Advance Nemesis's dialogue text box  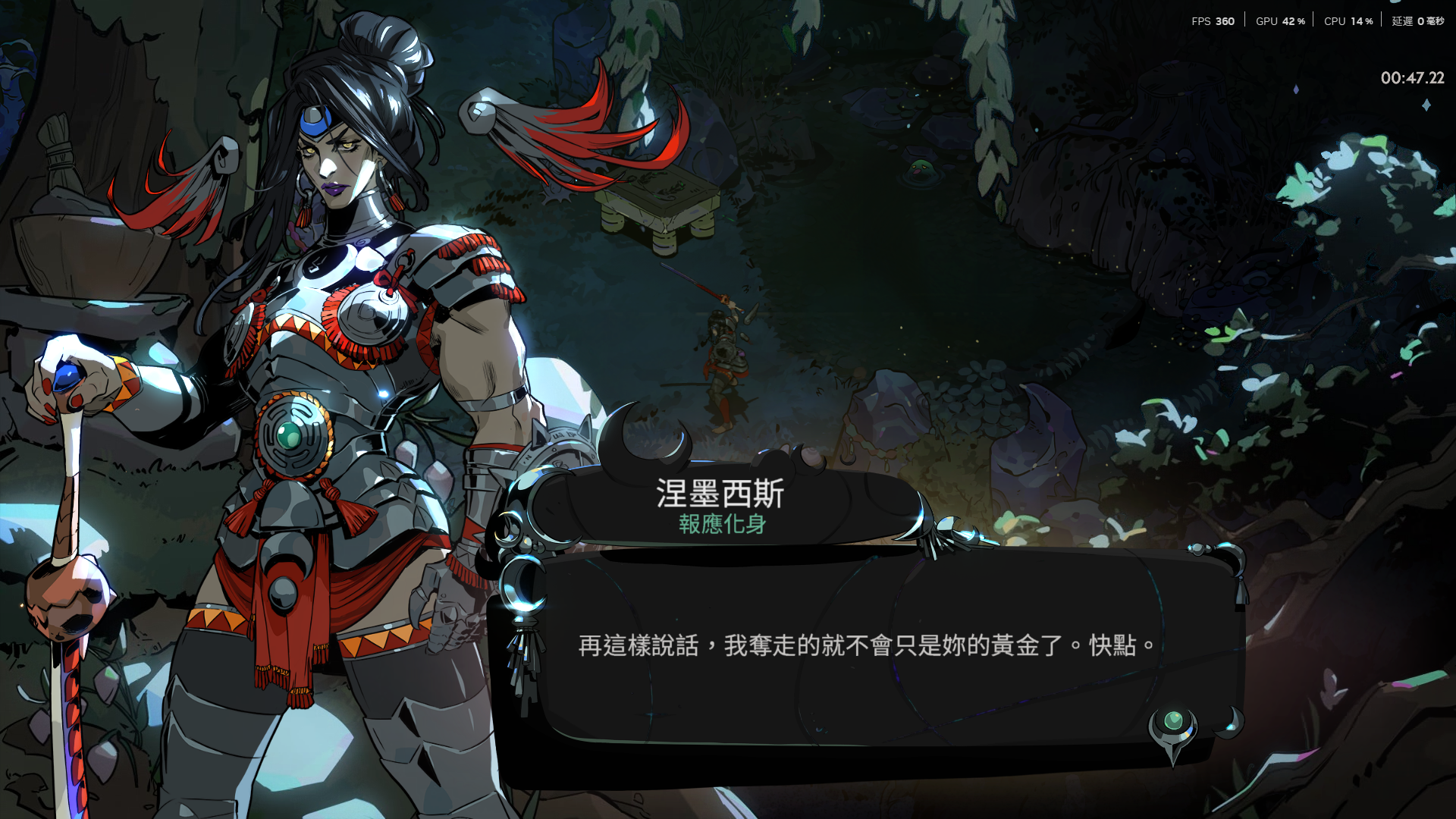pos(863,646)
